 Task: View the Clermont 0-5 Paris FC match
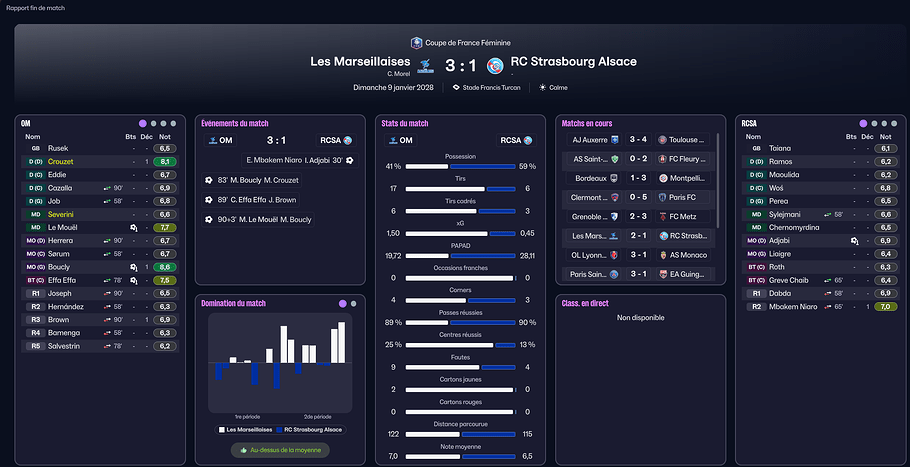(x=635, y=197)
